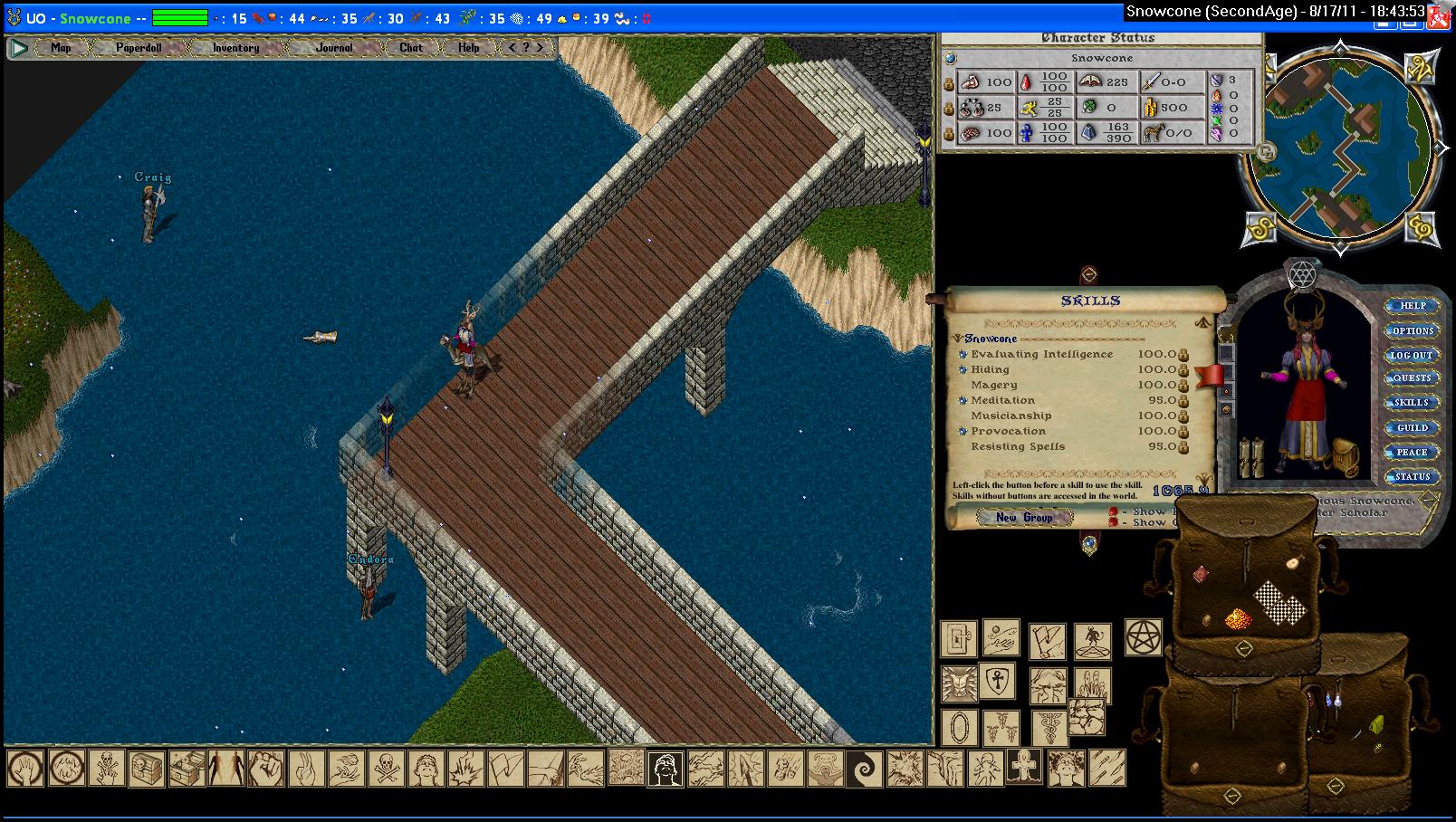
Task: Toggle the PEACE button on paperdoll
Action: (1412, 452)
